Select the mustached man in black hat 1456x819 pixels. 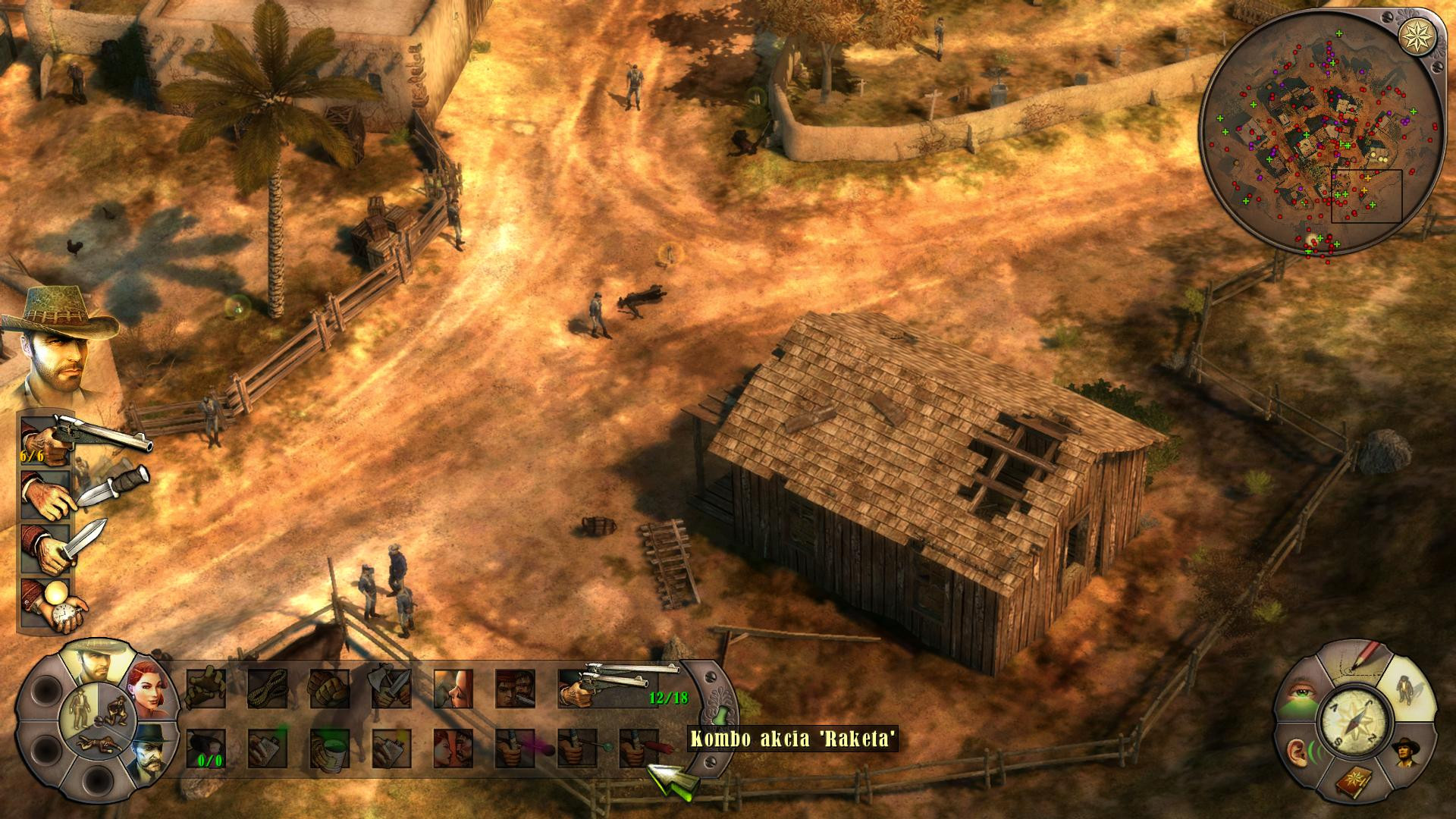[x=150, y=752]
